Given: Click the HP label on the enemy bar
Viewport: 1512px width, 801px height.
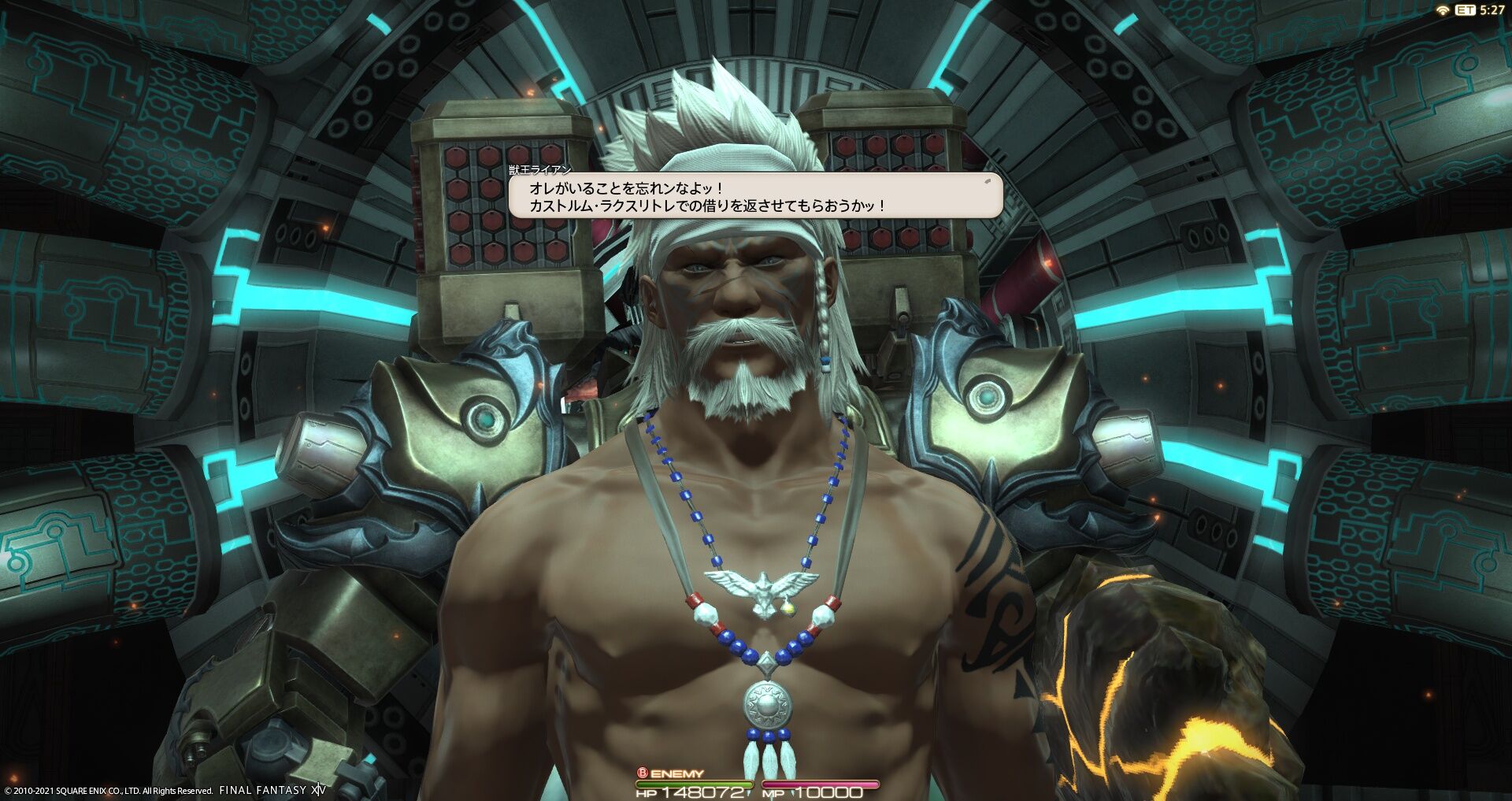Looking at the screenshot, I should pos(647,793).
